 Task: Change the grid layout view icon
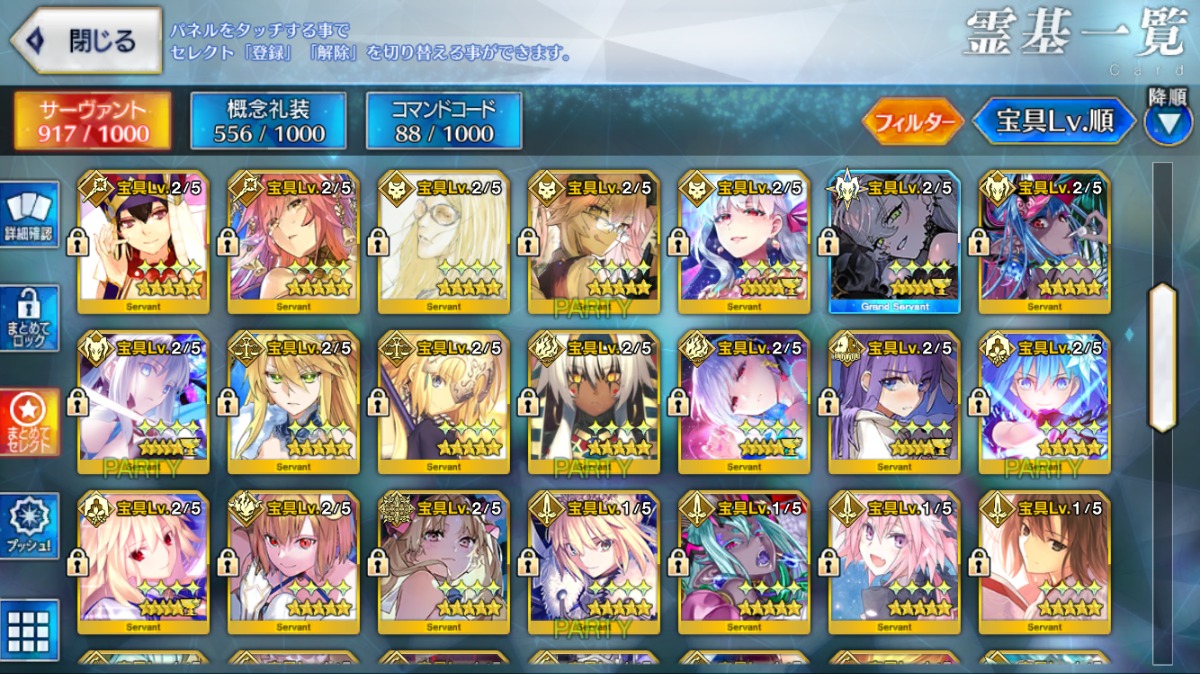click(30, 630)
